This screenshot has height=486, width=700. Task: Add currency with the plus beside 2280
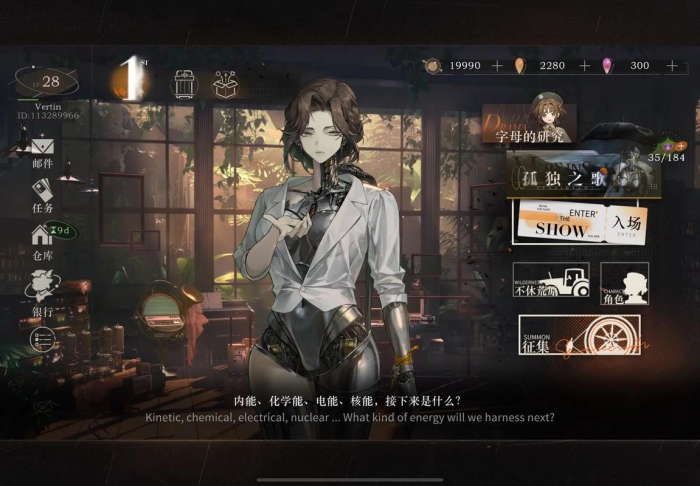tap(585, 66)
